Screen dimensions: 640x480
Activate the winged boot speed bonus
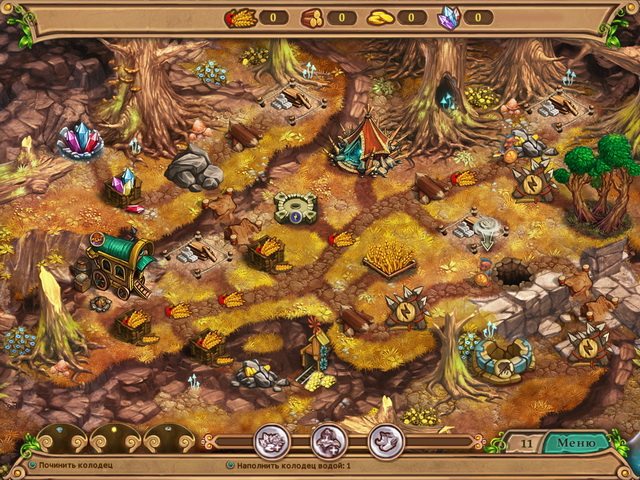click(x=385, y=441)
